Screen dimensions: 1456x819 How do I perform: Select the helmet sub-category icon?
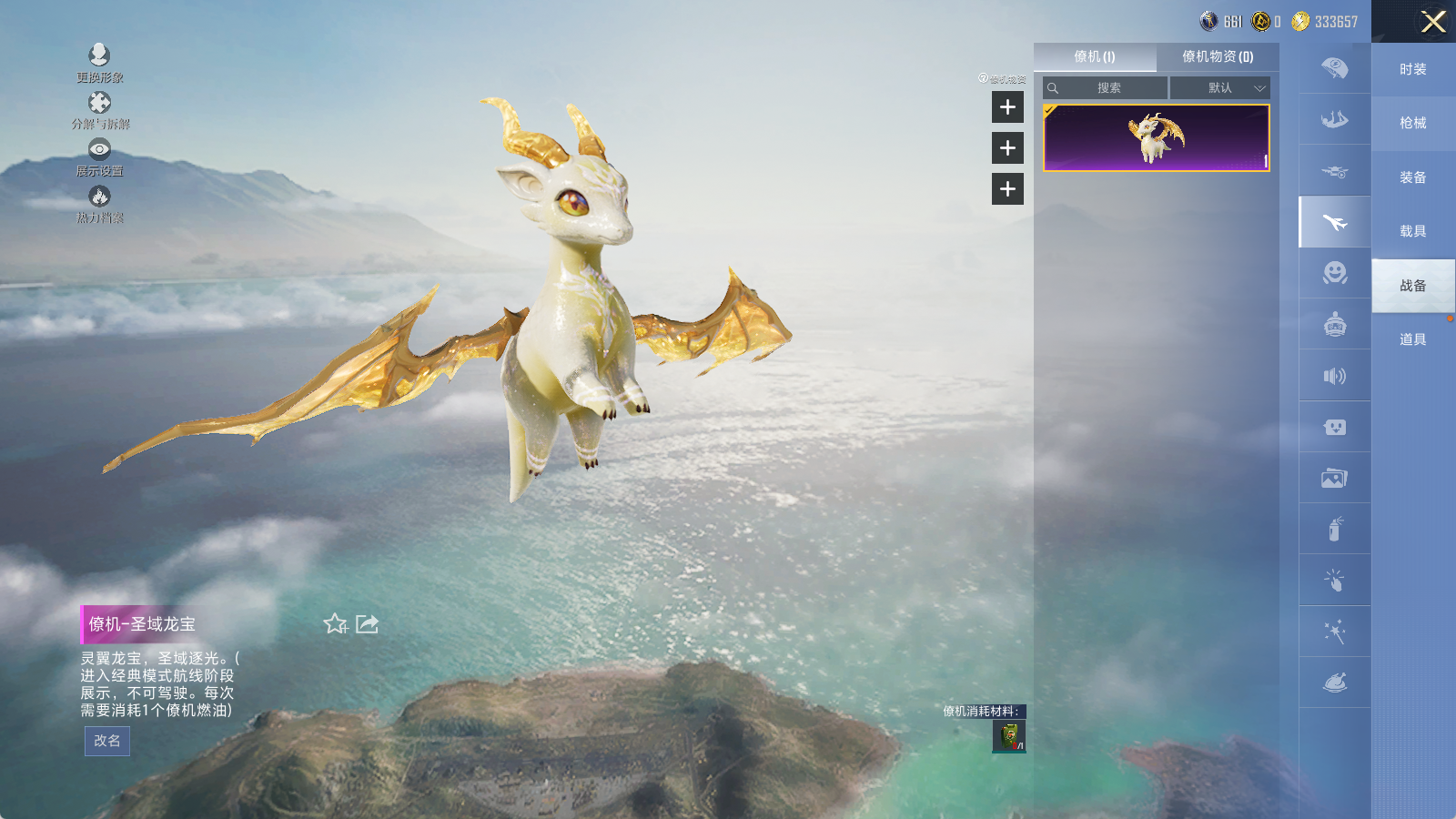coord(1335,324)
